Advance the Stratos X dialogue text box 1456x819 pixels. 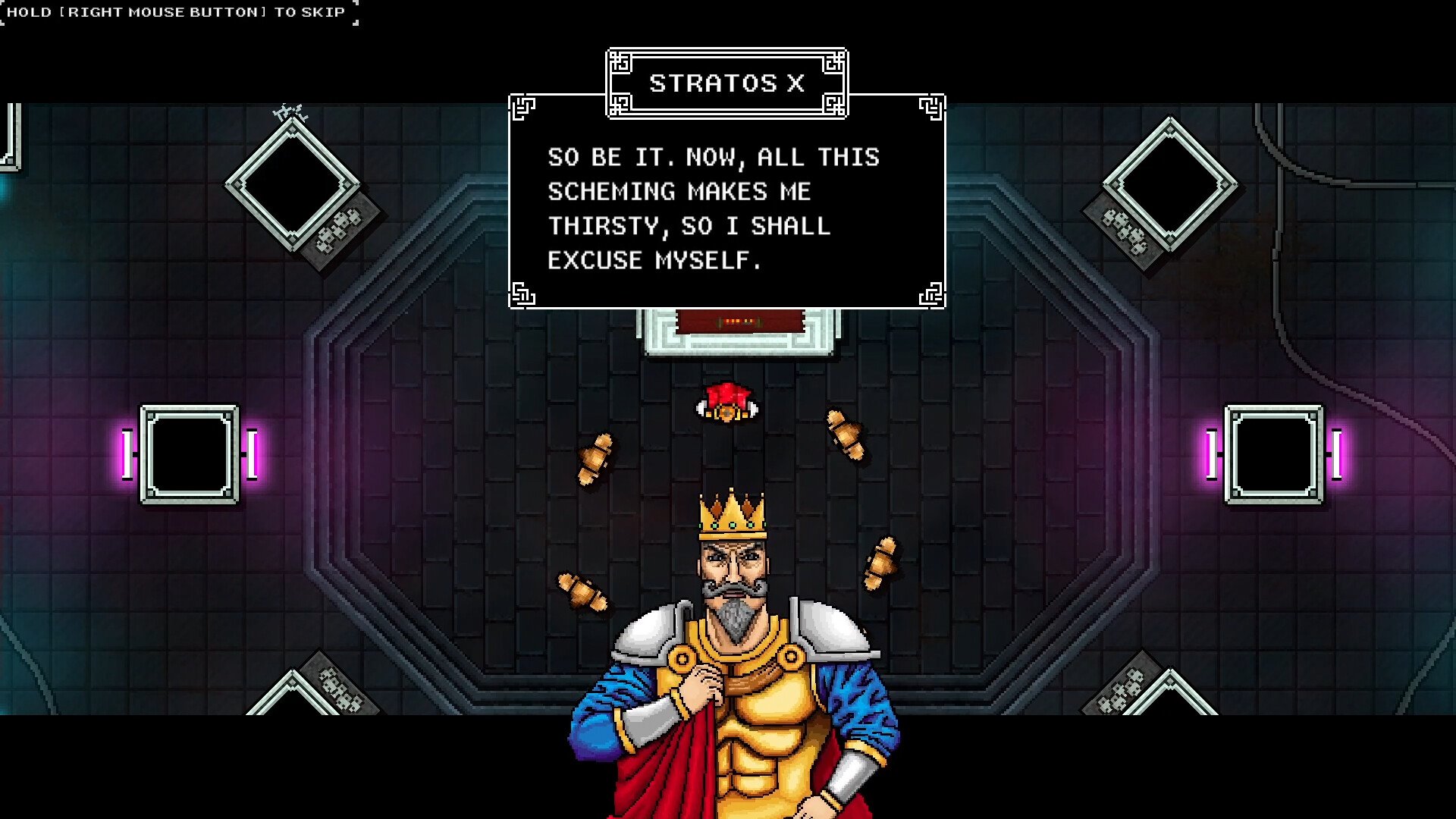(x=726, y=209)
